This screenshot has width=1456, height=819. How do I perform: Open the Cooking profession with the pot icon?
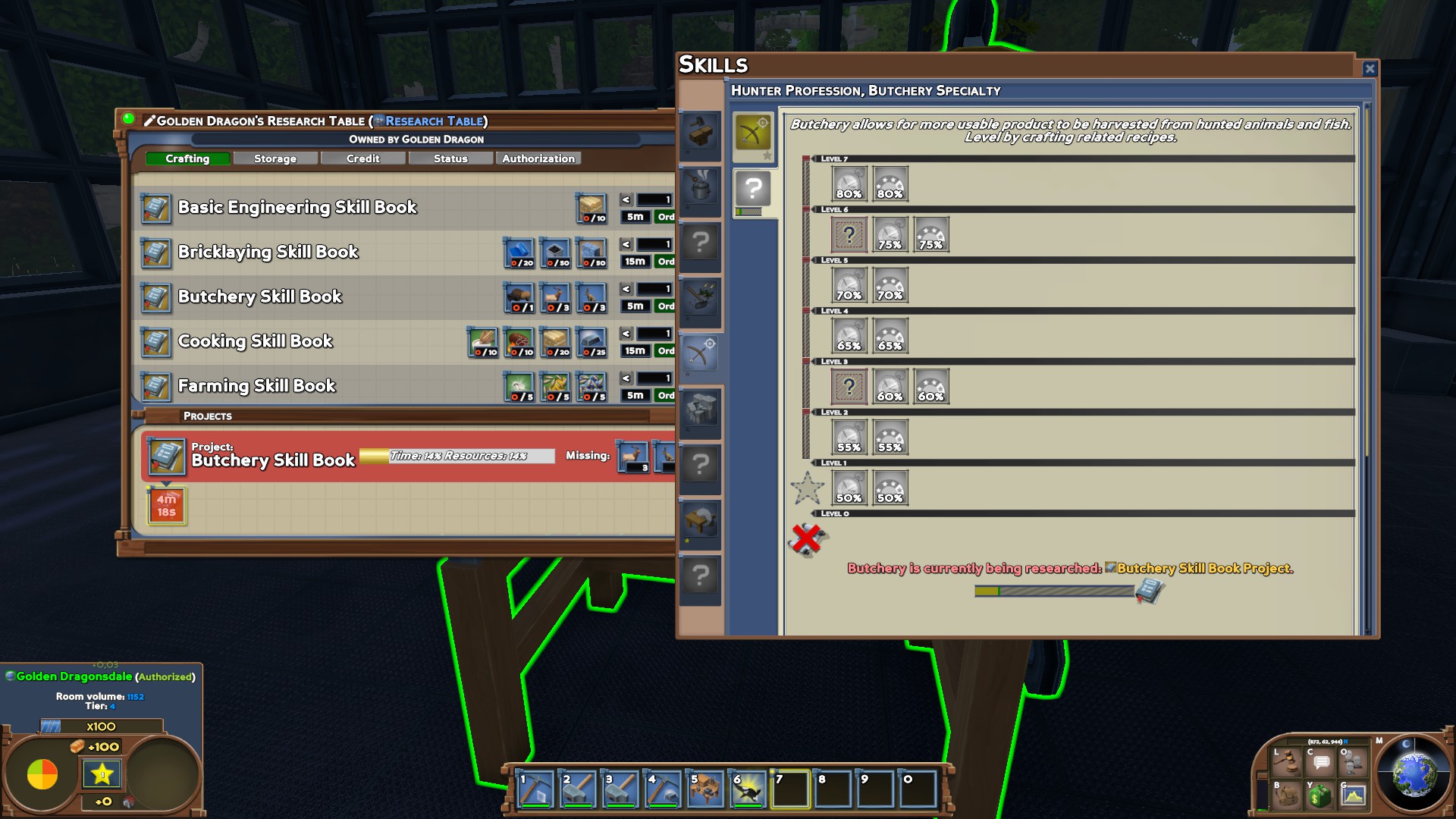tap(699, 188)
